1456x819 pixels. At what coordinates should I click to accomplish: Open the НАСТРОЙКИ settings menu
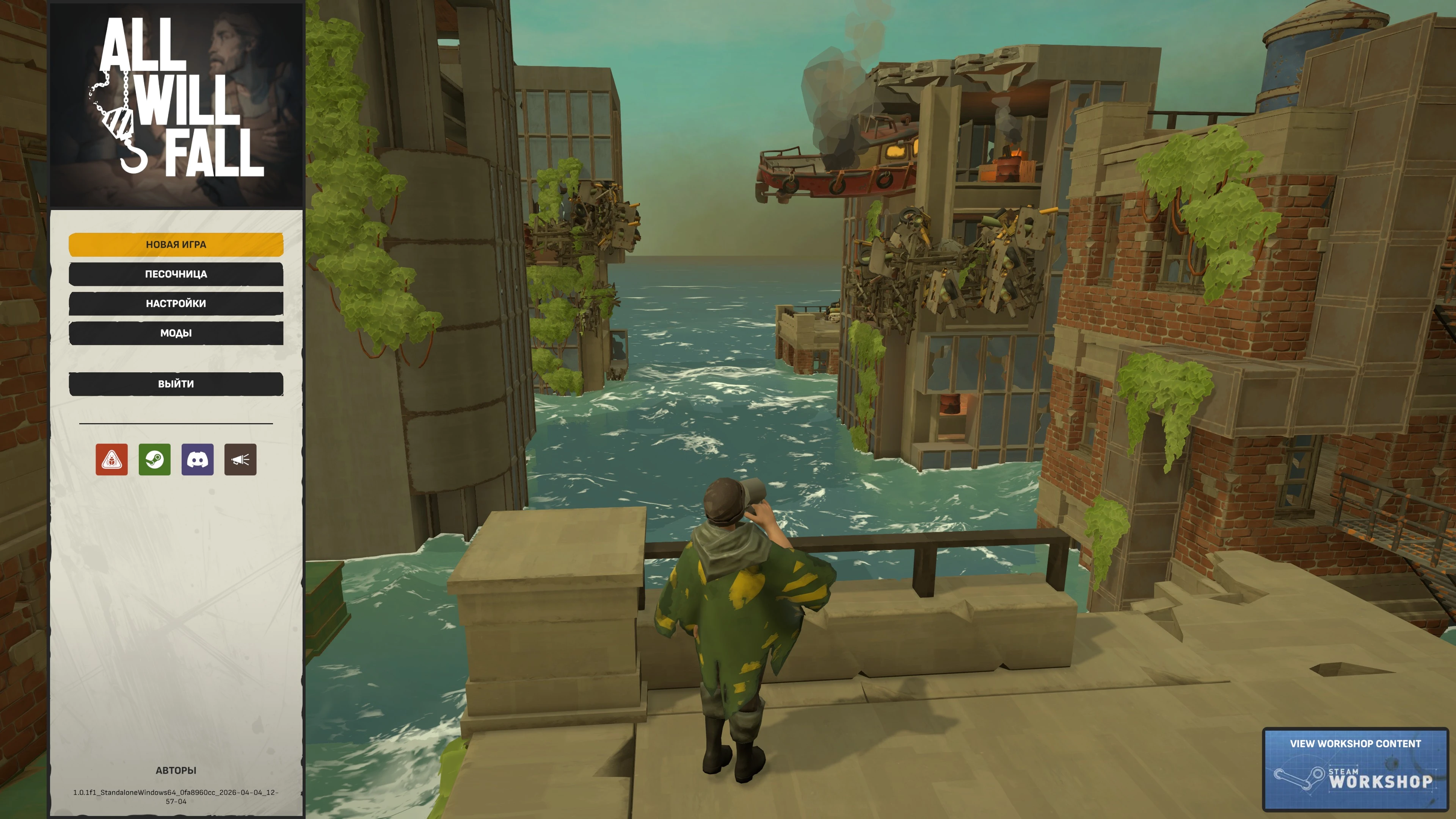[x=176, y=303]
